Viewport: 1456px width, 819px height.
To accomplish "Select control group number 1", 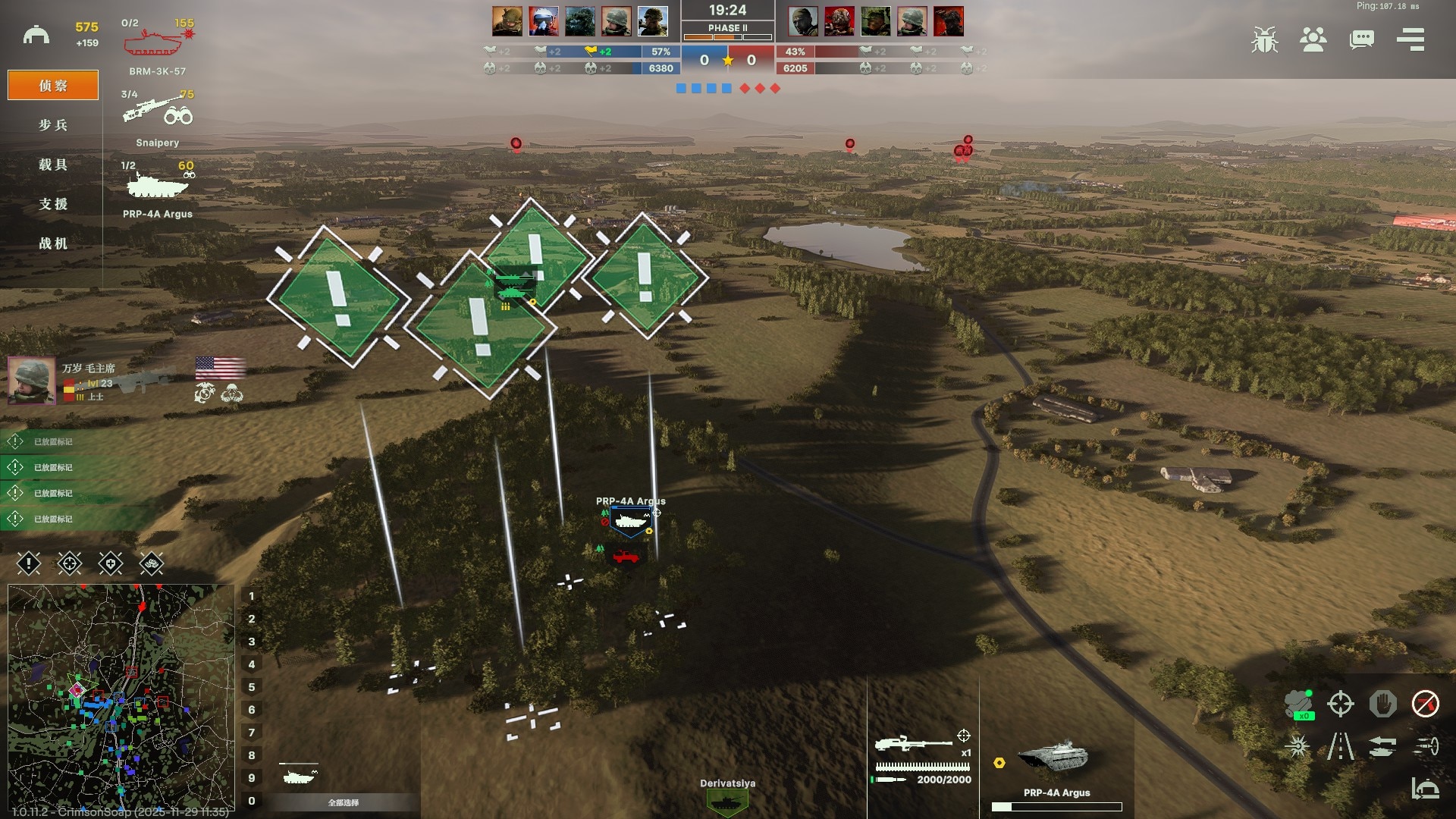I will click(x=252, y=596).
